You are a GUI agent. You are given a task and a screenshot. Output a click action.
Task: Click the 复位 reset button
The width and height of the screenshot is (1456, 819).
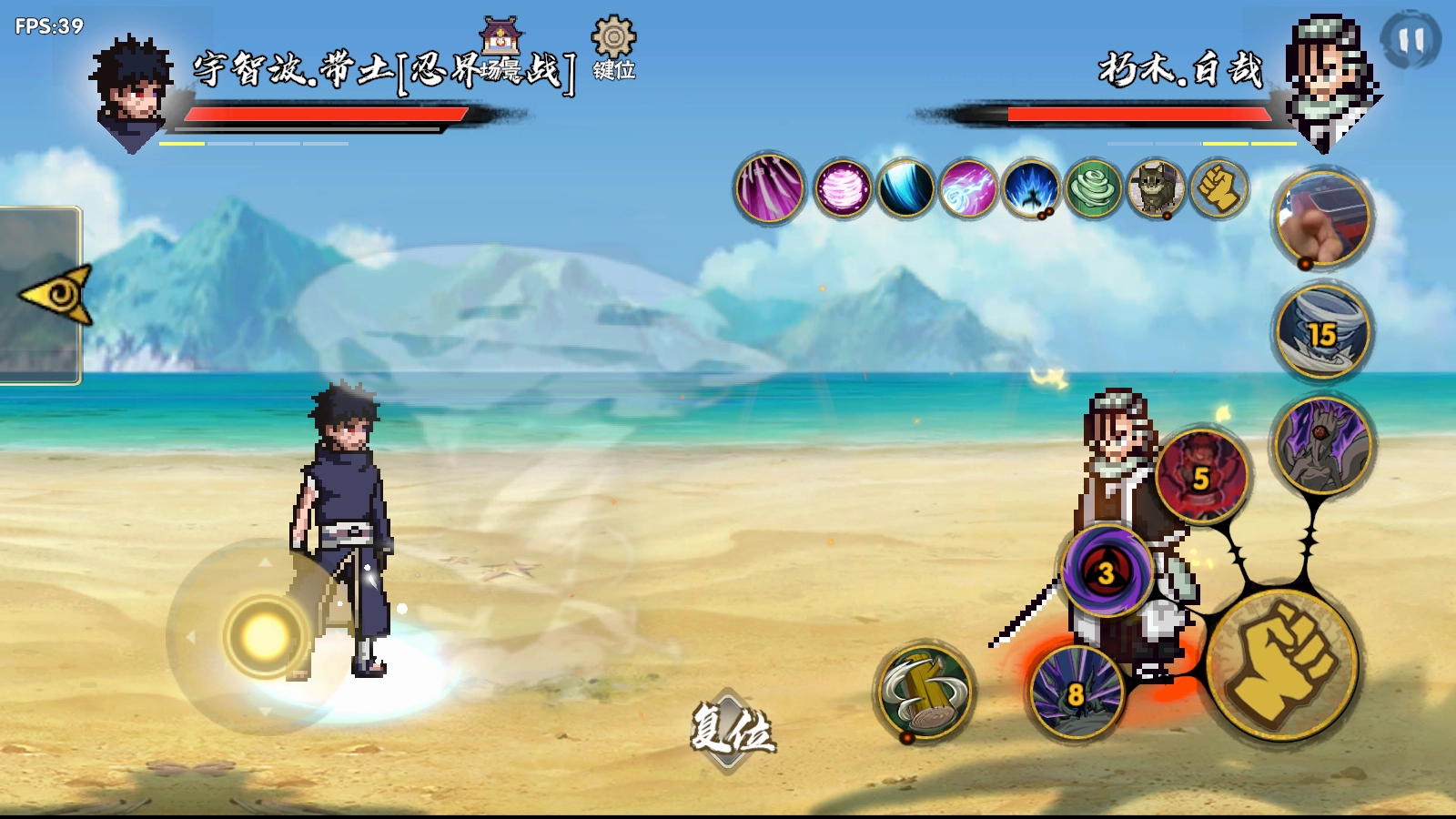[732, 730]
